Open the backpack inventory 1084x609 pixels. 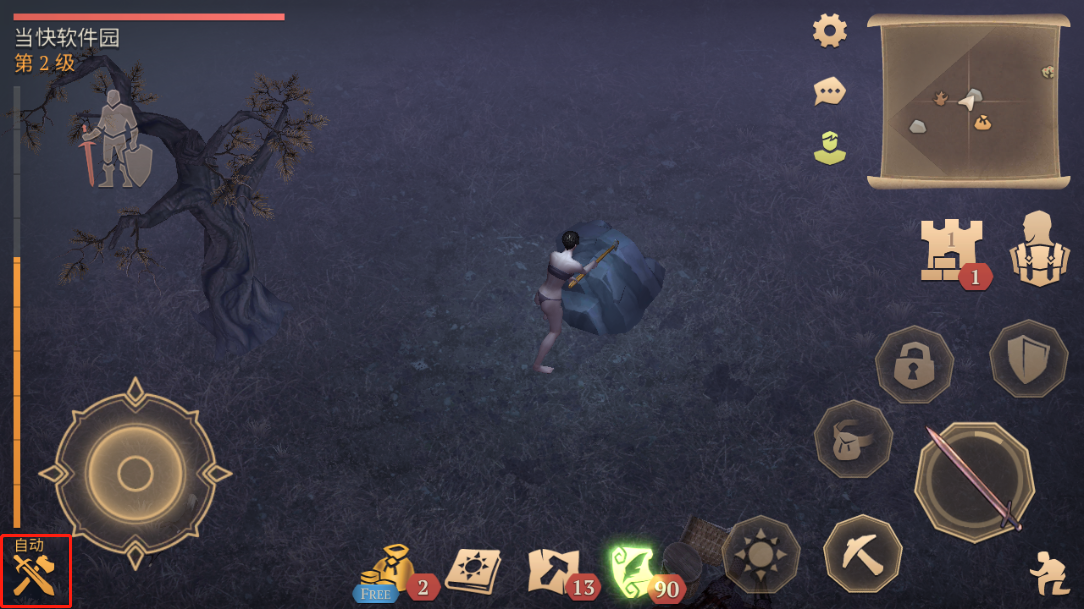(1039, 249)
